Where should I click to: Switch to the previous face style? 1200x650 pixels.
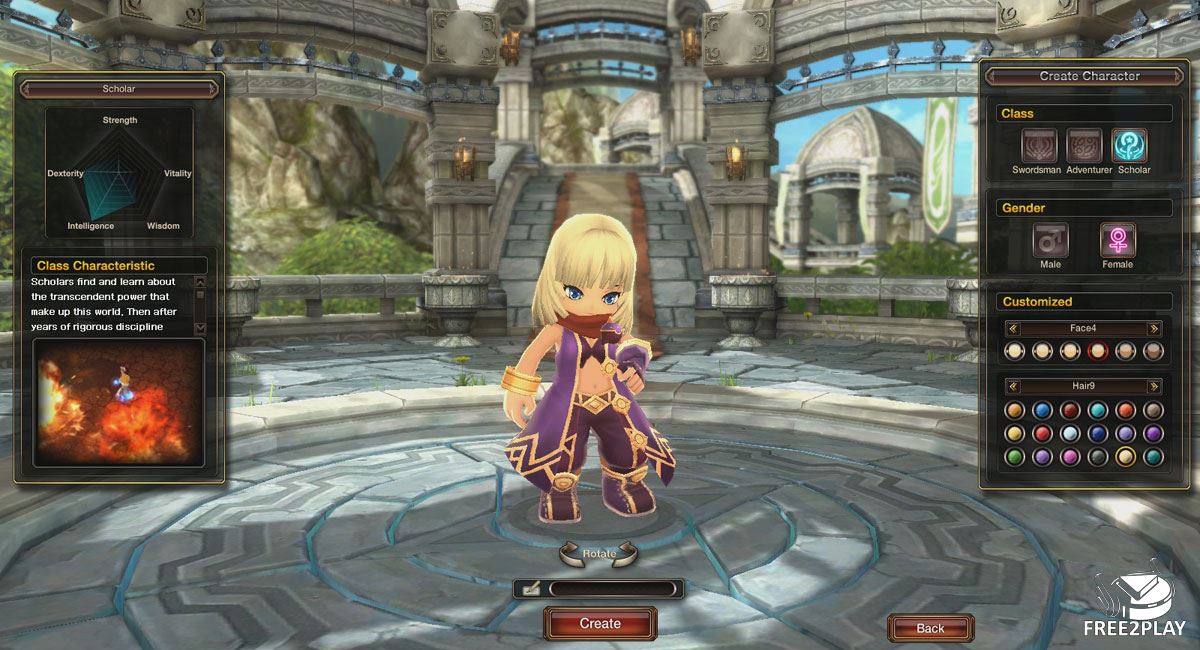pyautogui.click(x=1013, y=328)
